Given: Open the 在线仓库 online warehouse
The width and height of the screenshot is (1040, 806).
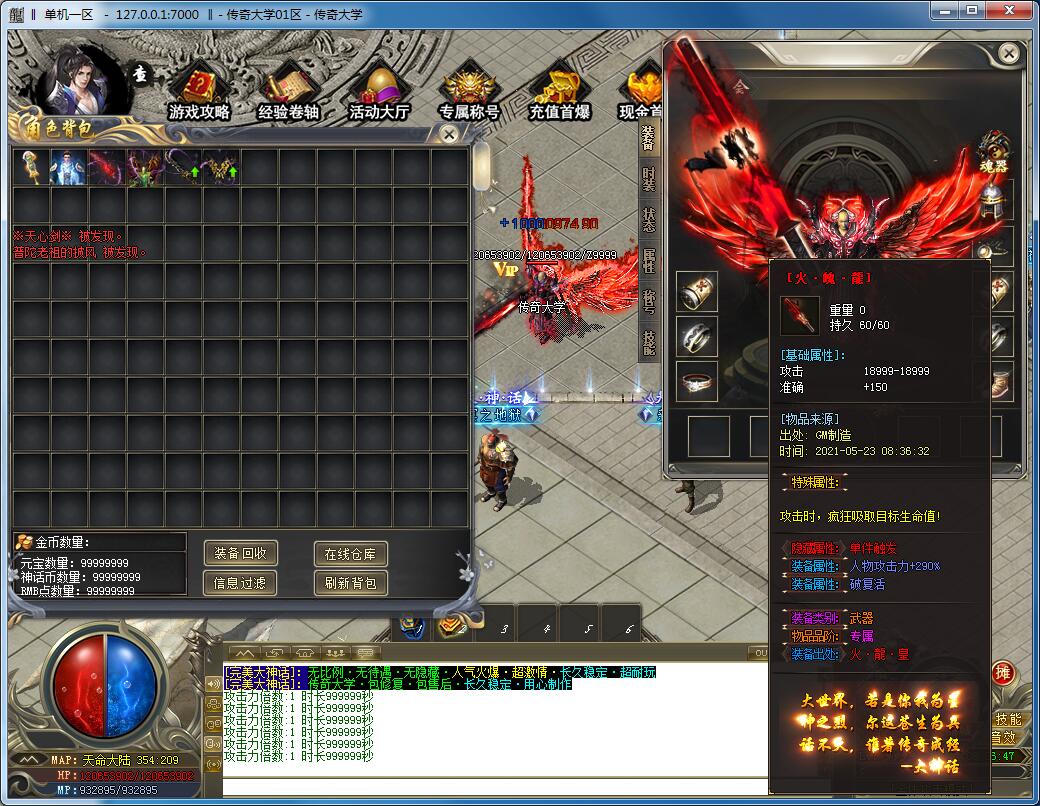Looking at the screenshot, I should 350,553.
